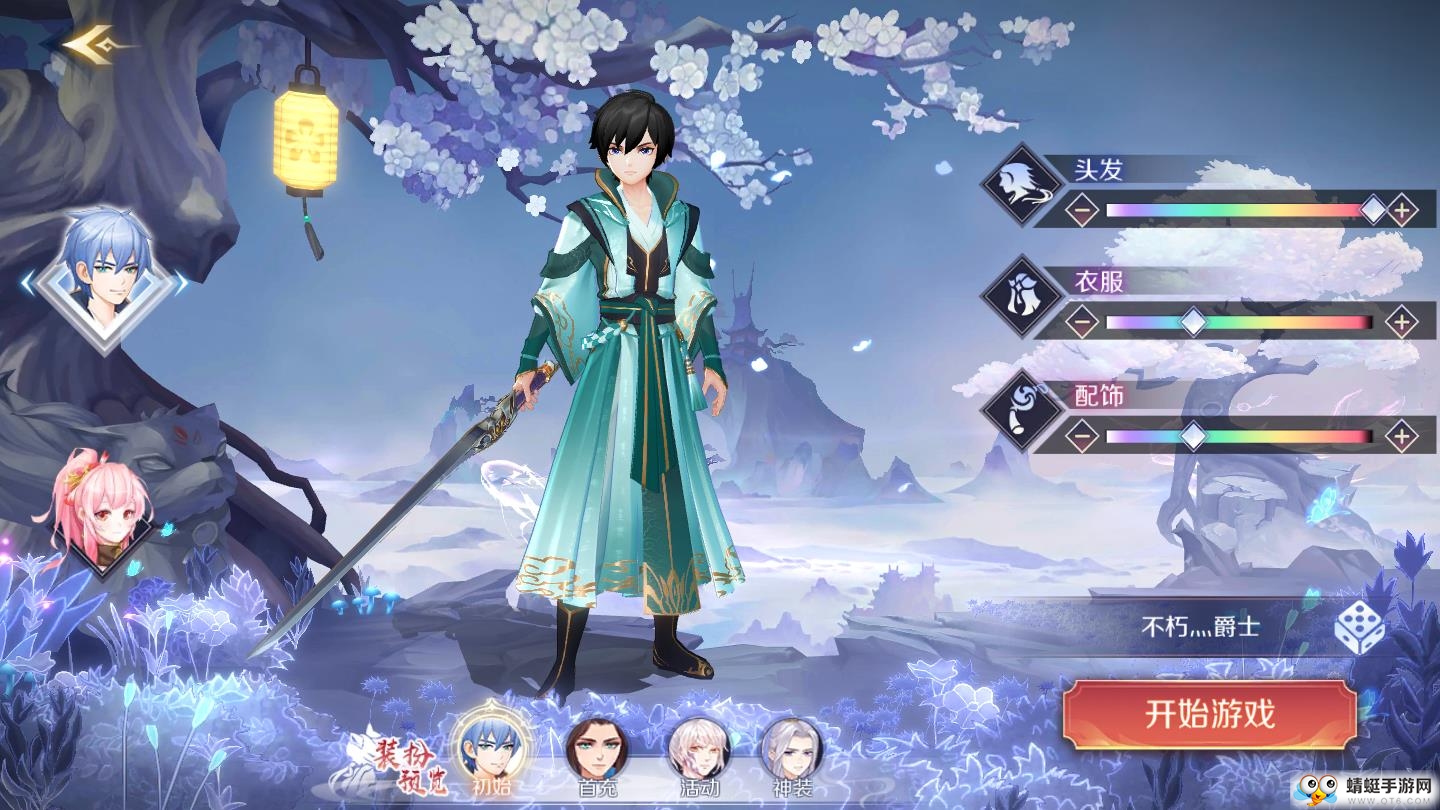This screenshot has height=810, width=1440.
Task: Click the 衣服 clothing color slider
Action: [x=1240, y=323]
